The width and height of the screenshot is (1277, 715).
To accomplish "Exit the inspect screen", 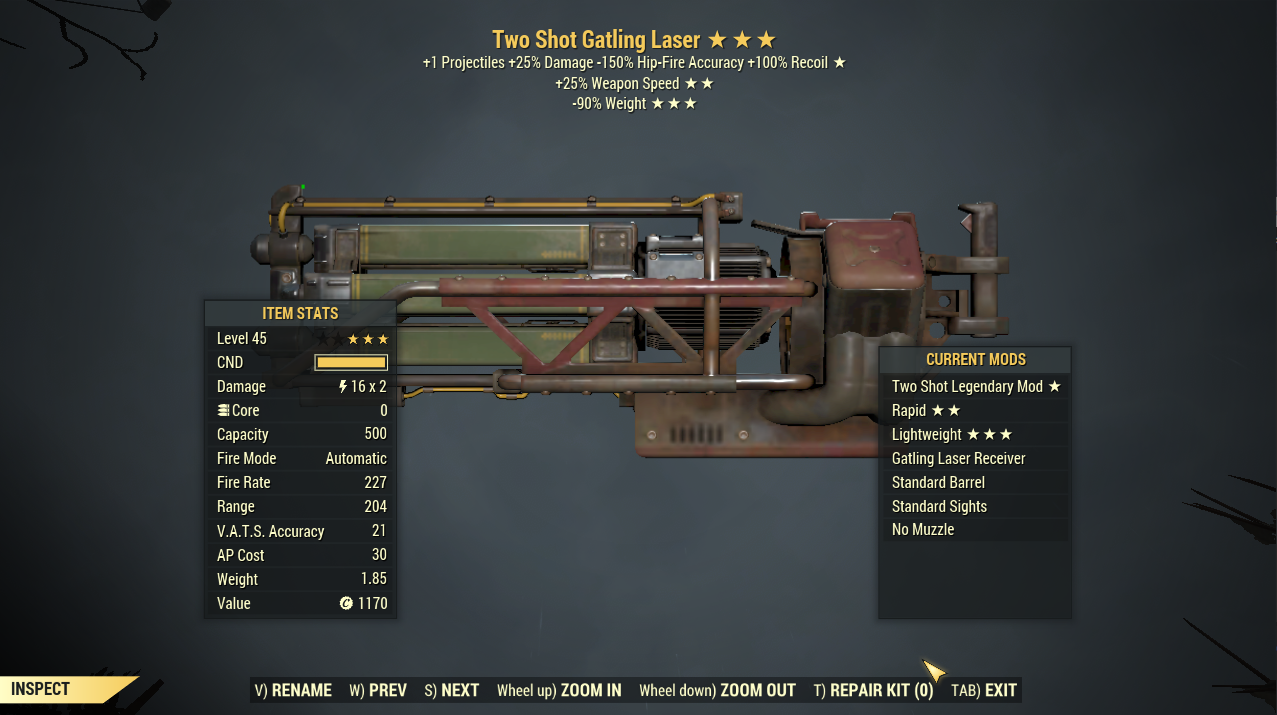I will (x=983, y=690).
